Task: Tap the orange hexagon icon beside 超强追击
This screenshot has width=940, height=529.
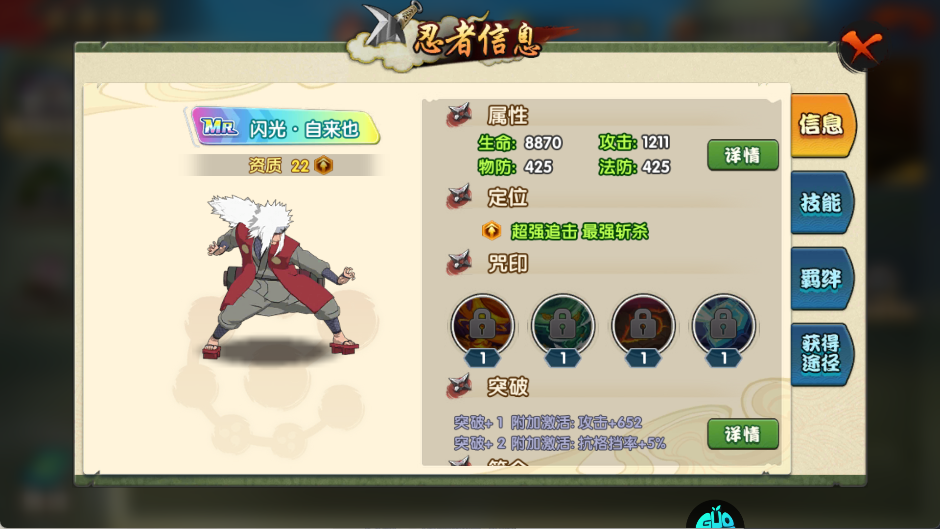Action: click(x=491, y=231)
